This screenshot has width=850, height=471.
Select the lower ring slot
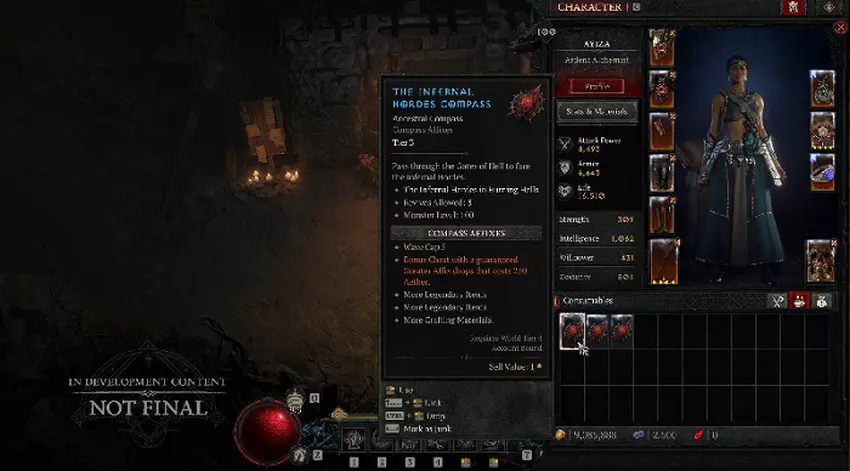pyautogui.click(x=822, y=171)
